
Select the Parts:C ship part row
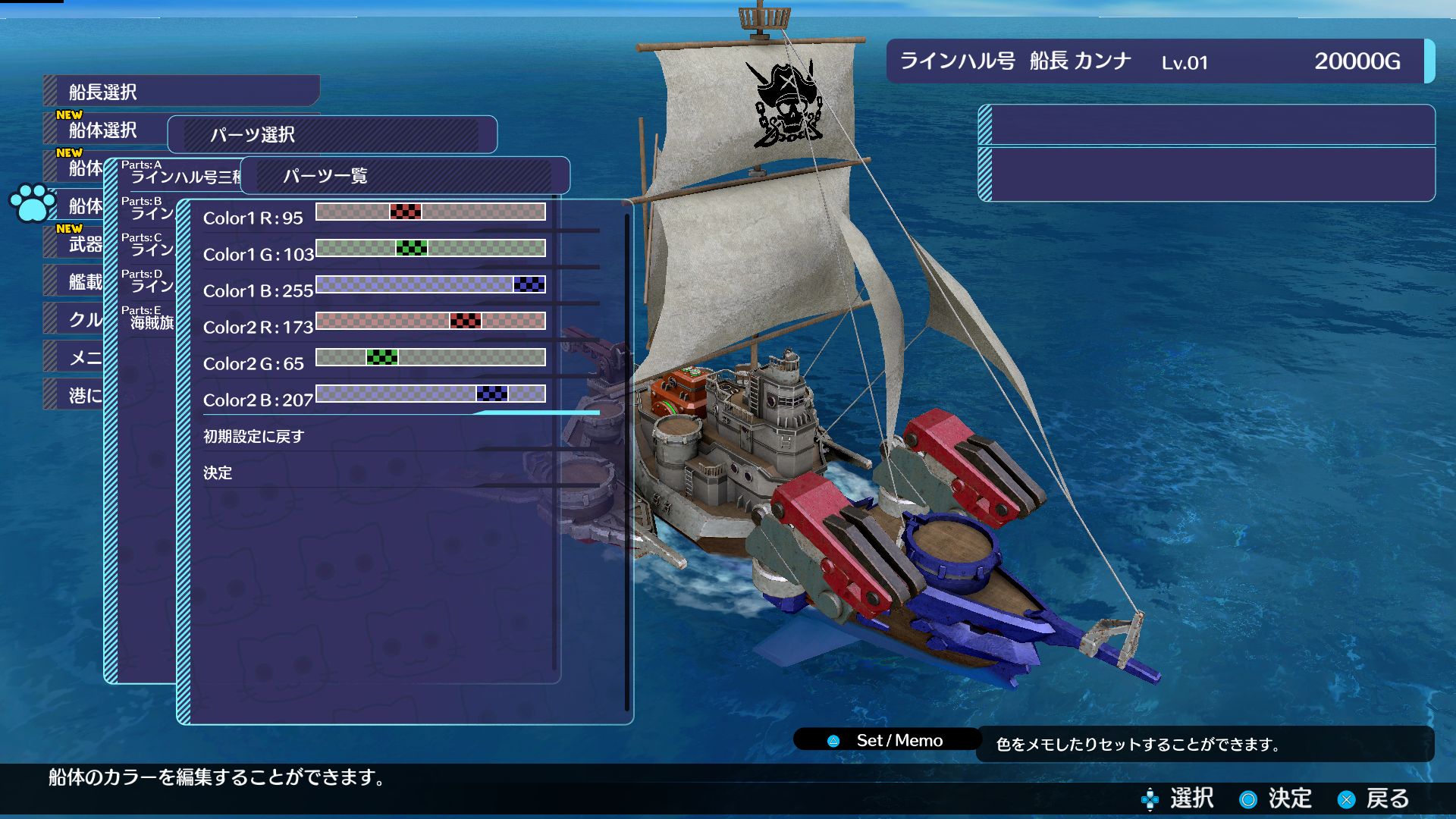149,246
